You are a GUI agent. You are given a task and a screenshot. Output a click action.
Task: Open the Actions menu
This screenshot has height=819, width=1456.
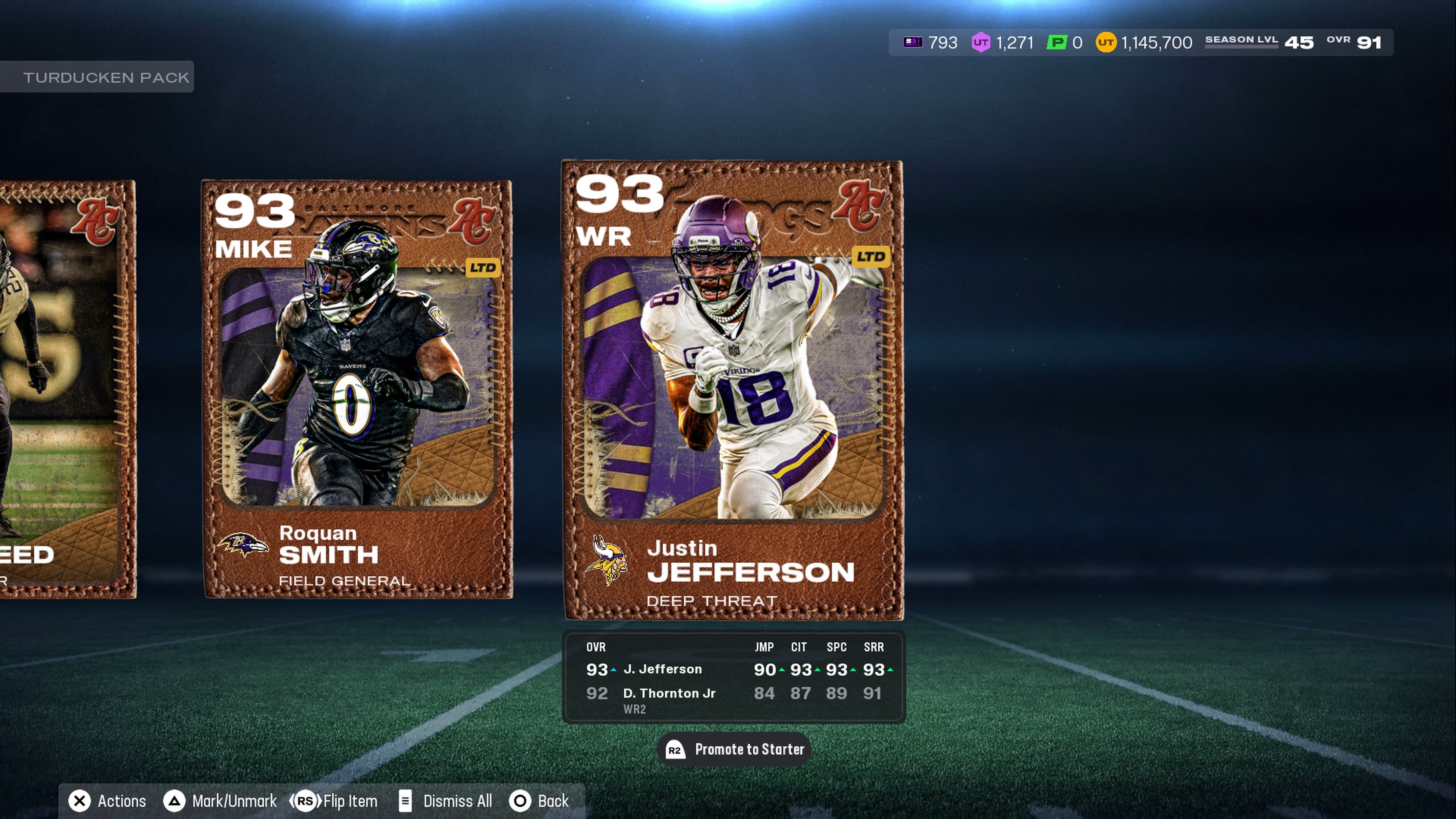tap(107, 801)
